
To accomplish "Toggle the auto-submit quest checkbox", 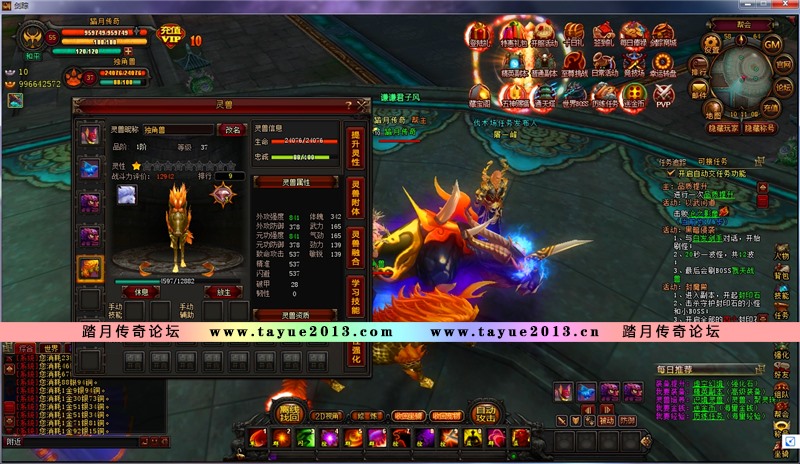I will (x=670, y=172).
